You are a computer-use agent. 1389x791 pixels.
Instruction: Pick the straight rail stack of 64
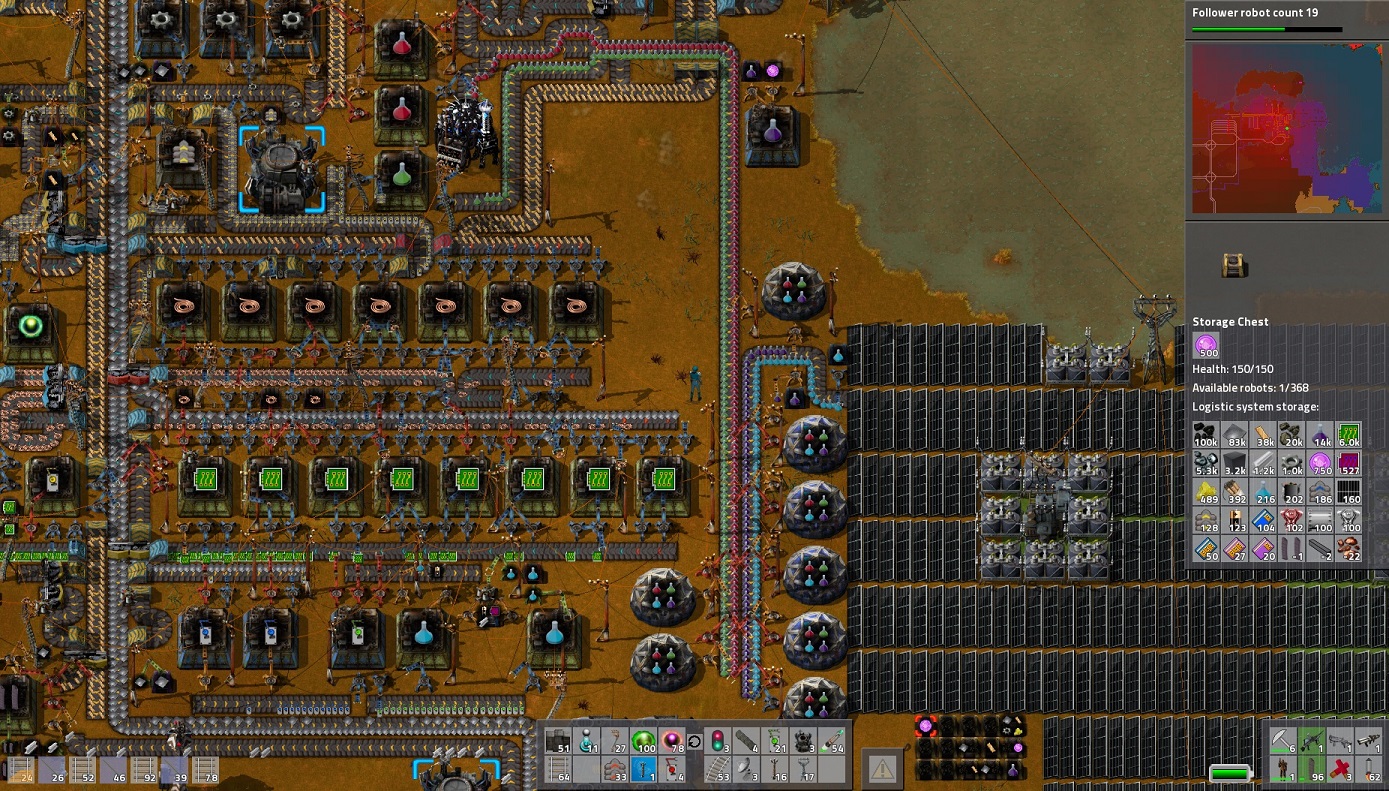click(558, 770)
